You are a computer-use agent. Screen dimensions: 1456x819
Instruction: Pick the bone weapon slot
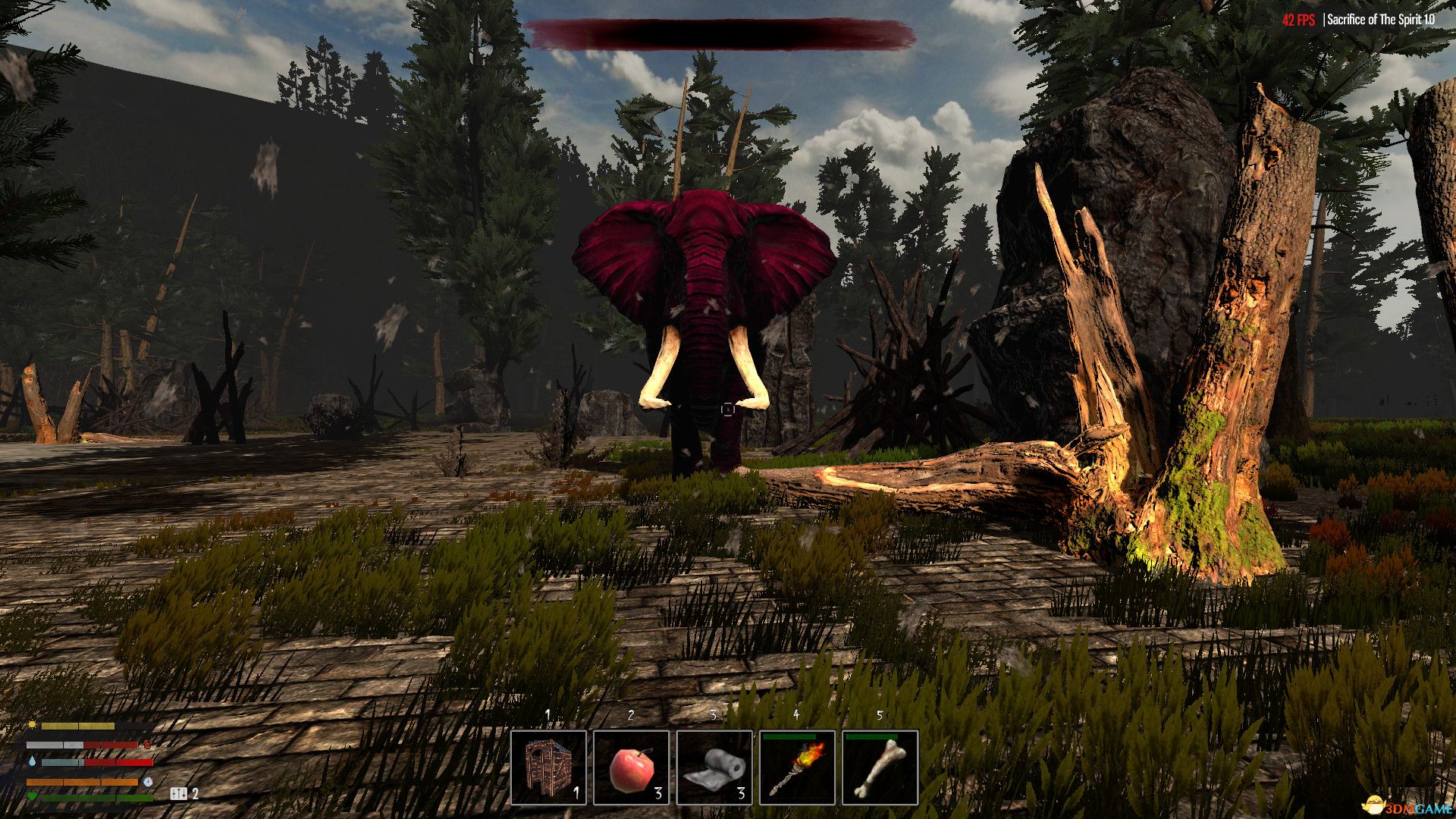tap(880, 767)
